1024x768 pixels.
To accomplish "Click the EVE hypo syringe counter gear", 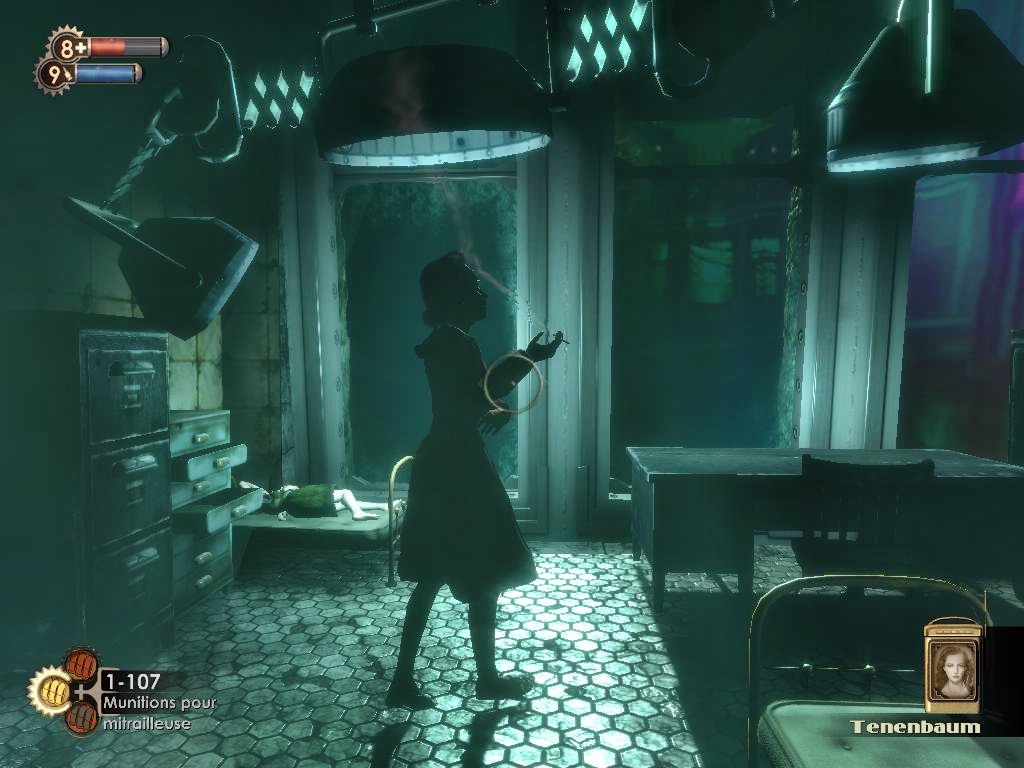I will coord(54,74).
